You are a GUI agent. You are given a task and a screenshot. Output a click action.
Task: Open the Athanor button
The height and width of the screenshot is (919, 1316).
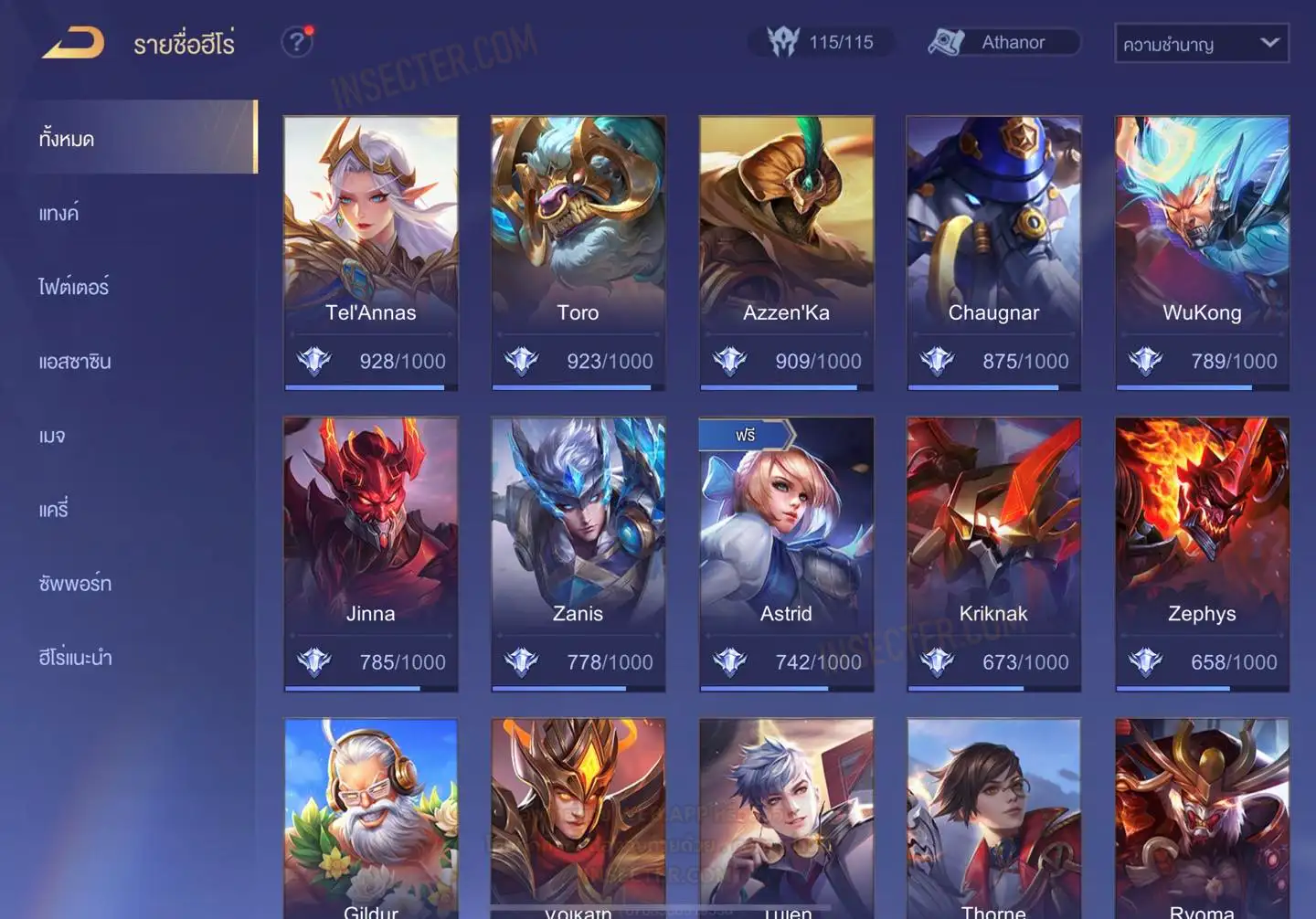point(1004,43)
